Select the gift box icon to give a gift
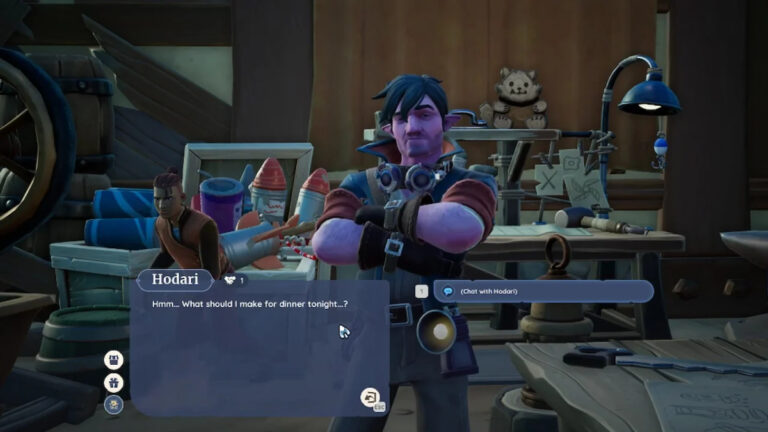This screenshot has height=432, width=768. pyautogui.click(x=113, y=382)
